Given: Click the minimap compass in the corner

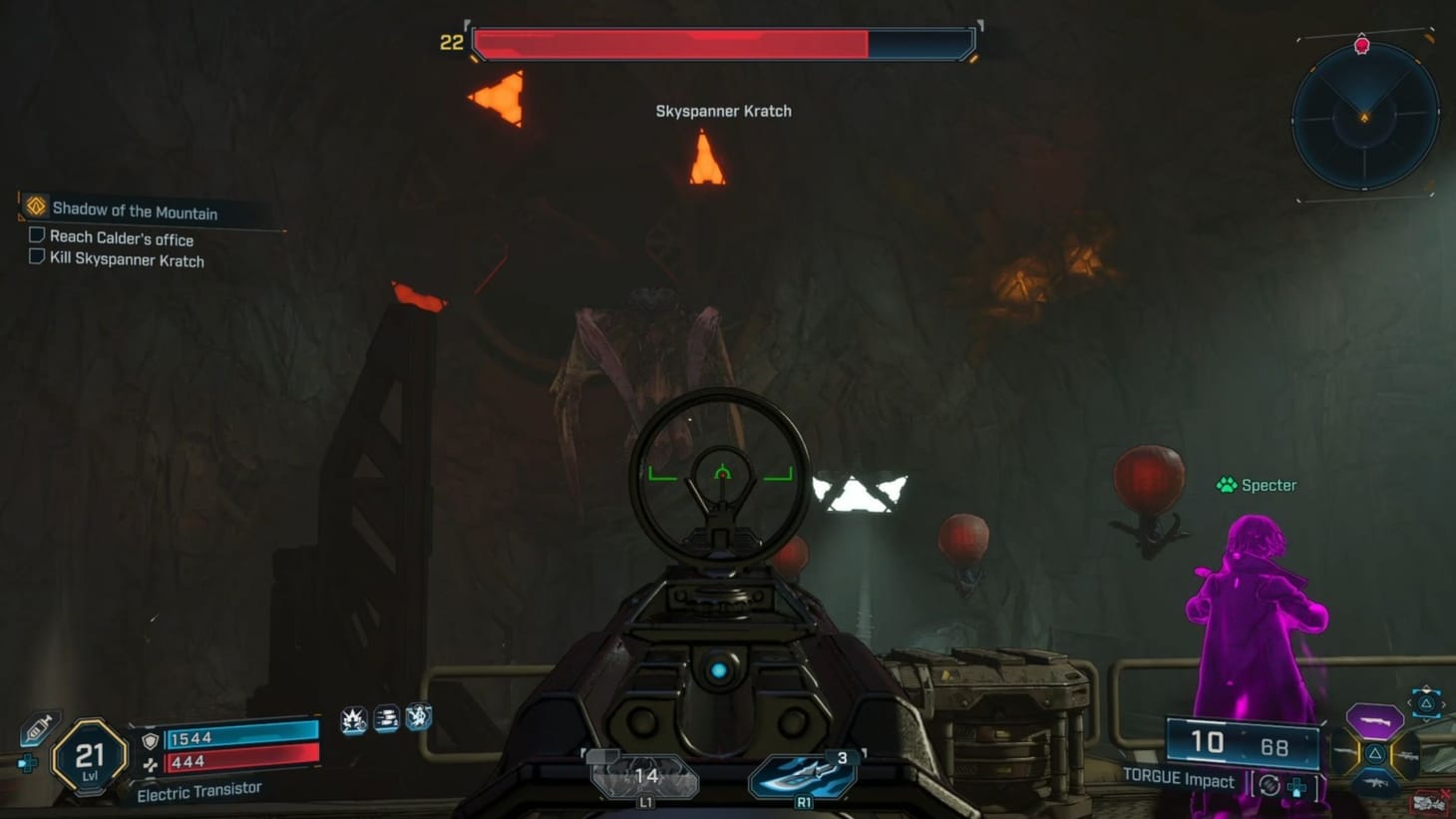Looking at the screenshot, I should [1364, 119].
